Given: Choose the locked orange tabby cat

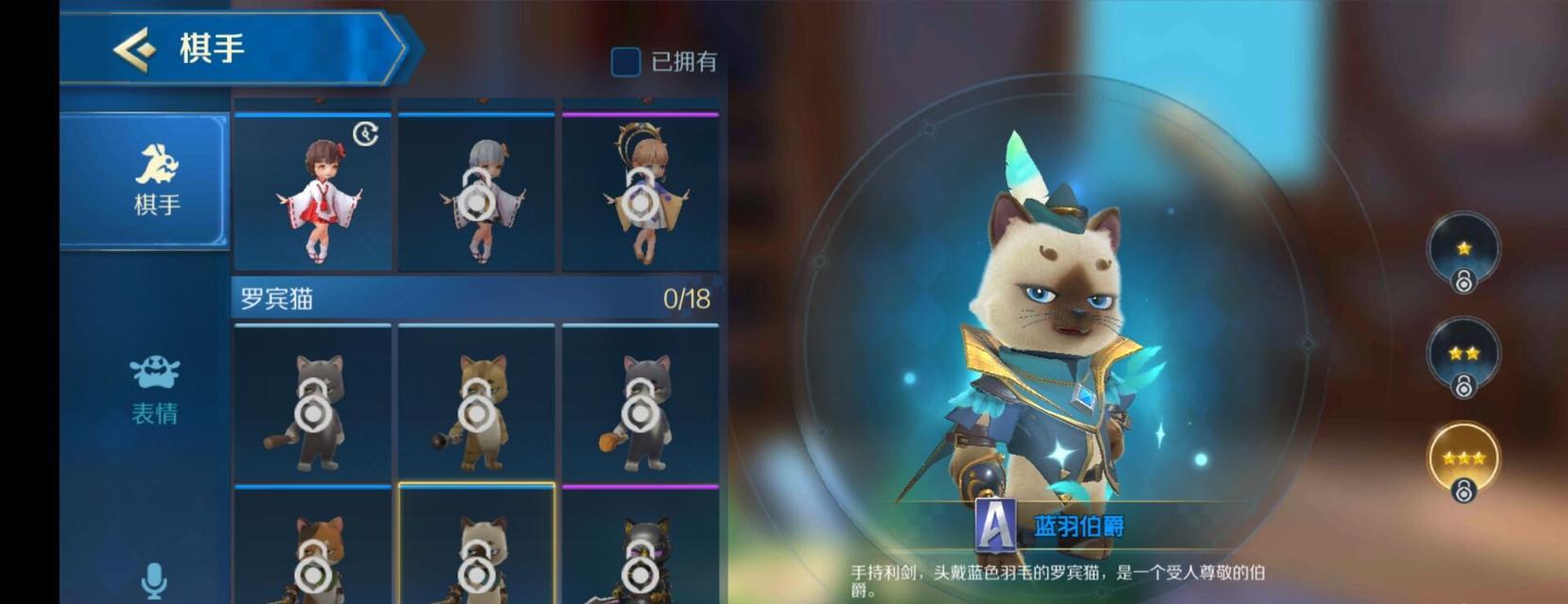Looking at the screenshot, I should click(x=476, y=405).
